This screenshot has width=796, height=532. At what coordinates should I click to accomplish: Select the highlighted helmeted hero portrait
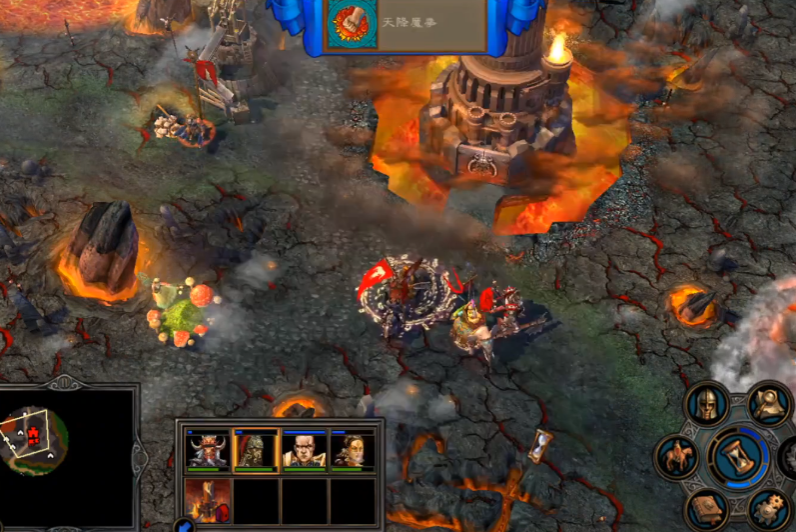(x=256, y=451)
